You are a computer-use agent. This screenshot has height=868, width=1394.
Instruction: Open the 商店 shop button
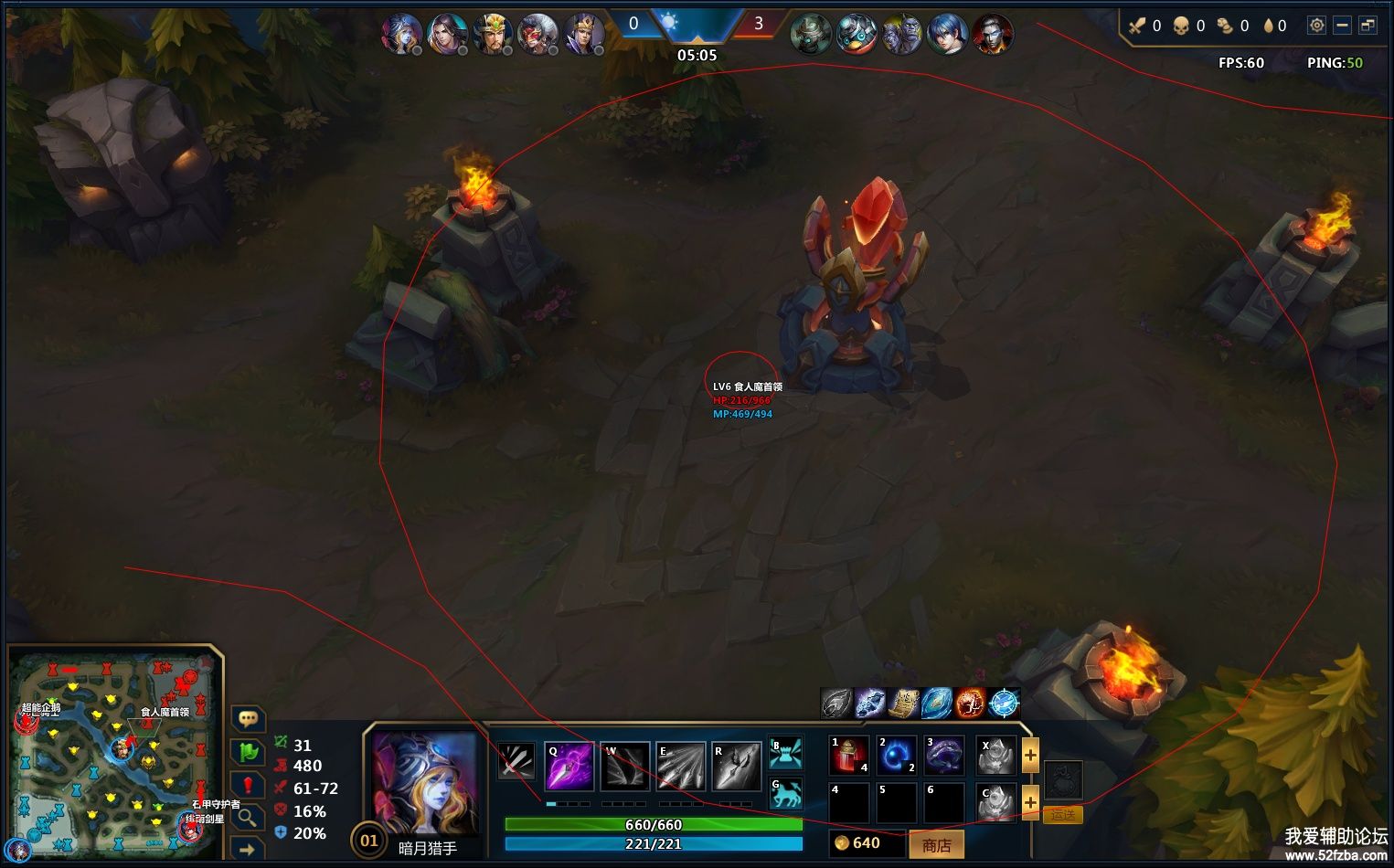tap(936, 845)
